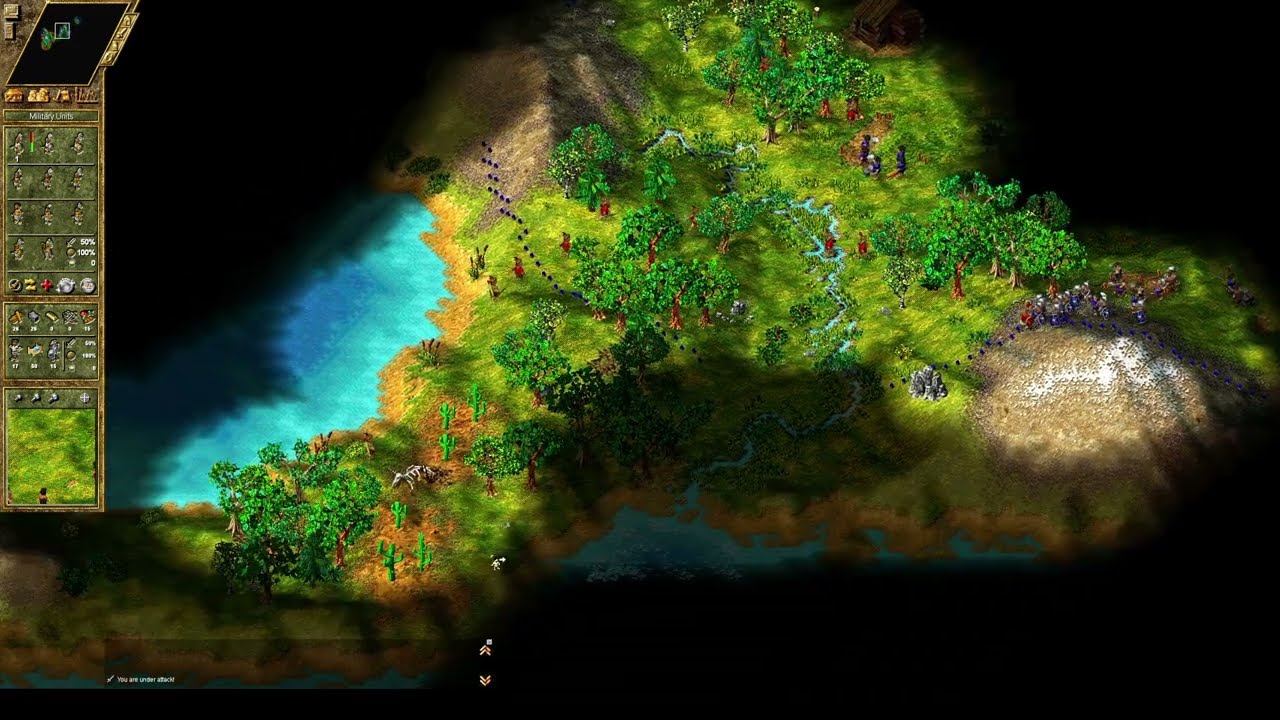Click the down chevrons message arrow
Screen dimensions: 1280x720
pyautogui.click(x=485, y=680)
